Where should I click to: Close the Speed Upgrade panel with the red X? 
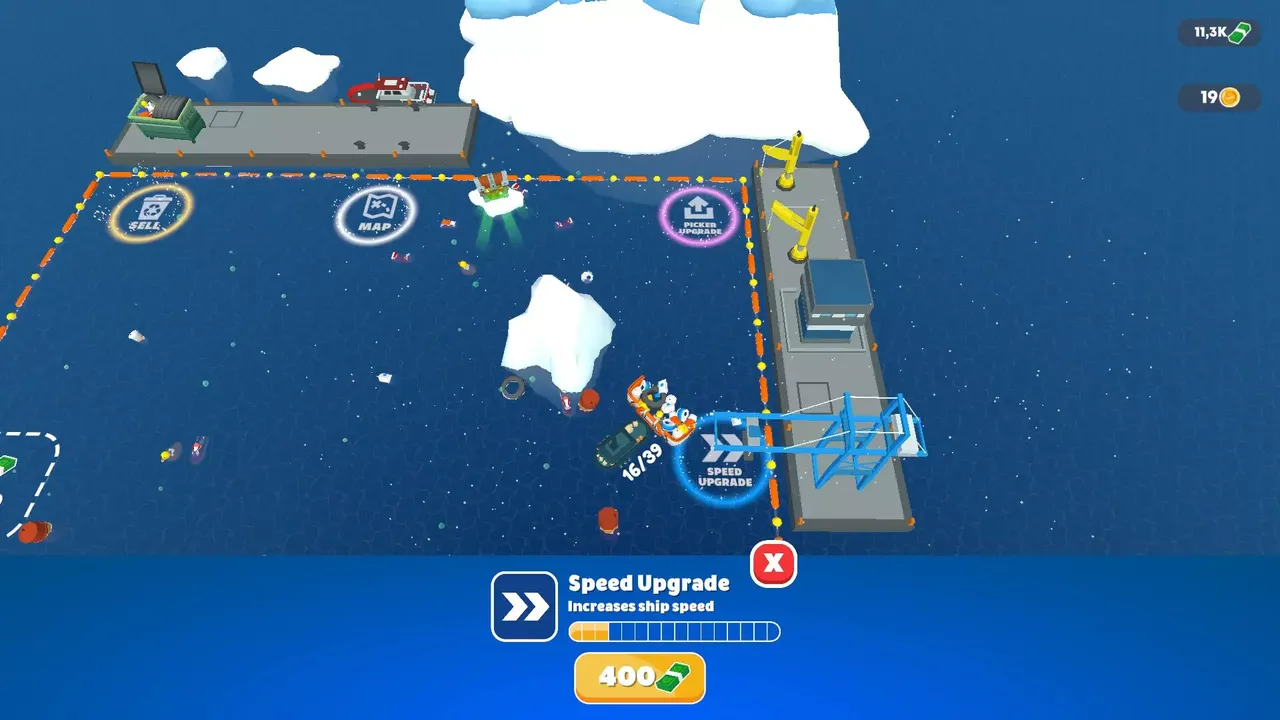pyautogui.click(x=773, y=564)
